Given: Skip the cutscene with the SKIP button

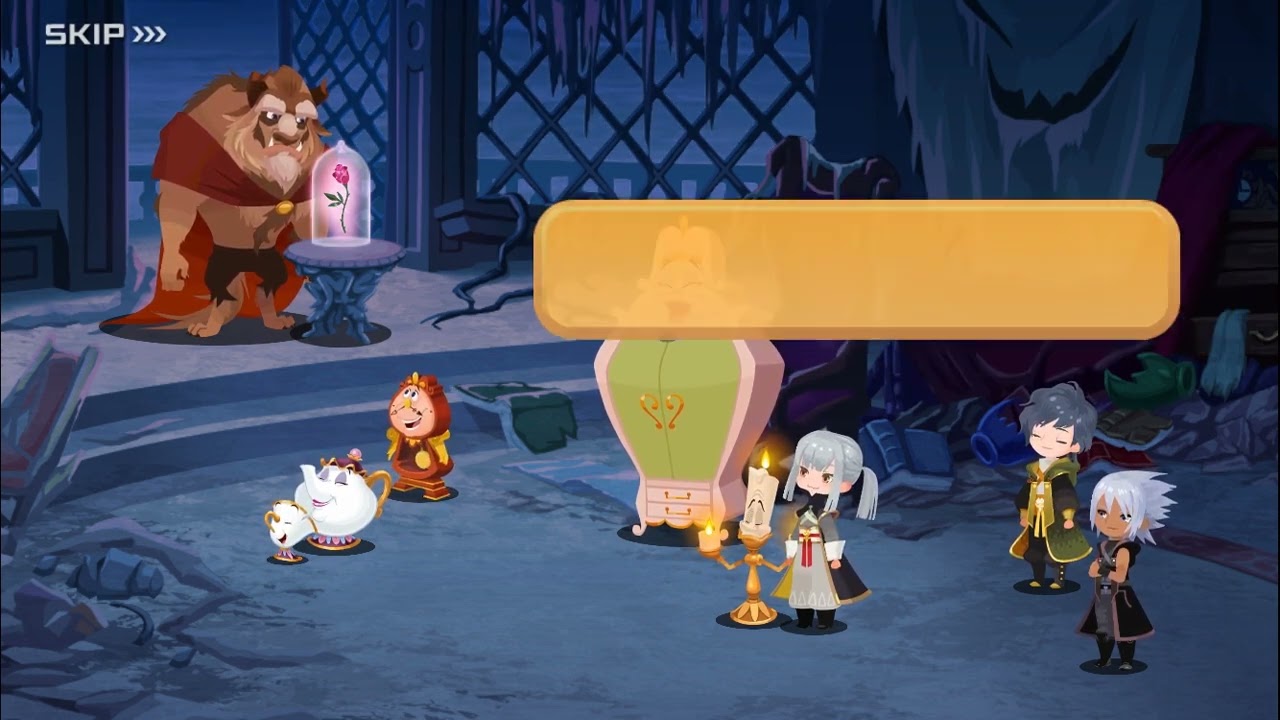Looking at the screenshot, I should pyautogui.click(x=105, y=35).
